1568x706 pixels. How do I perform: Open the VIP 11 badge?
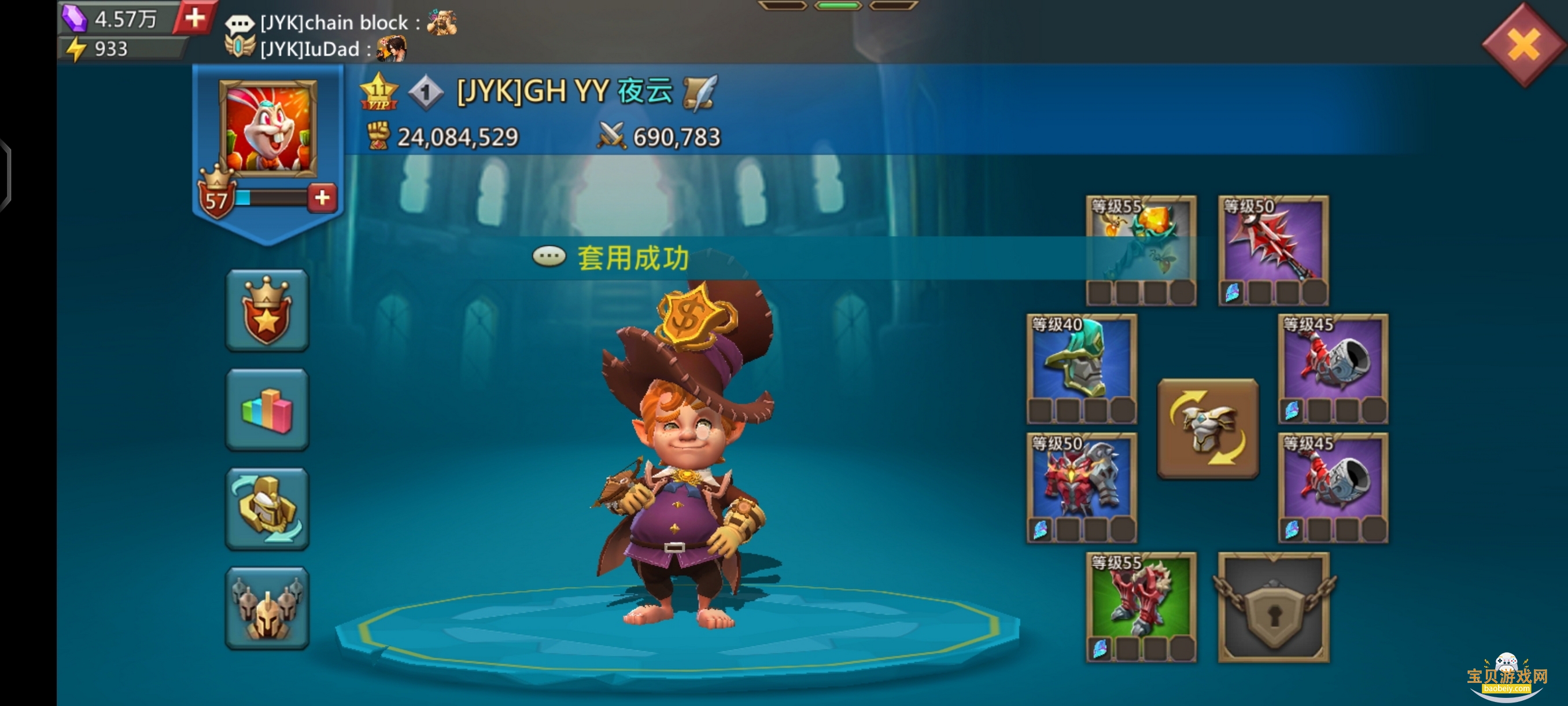point(379,92)
